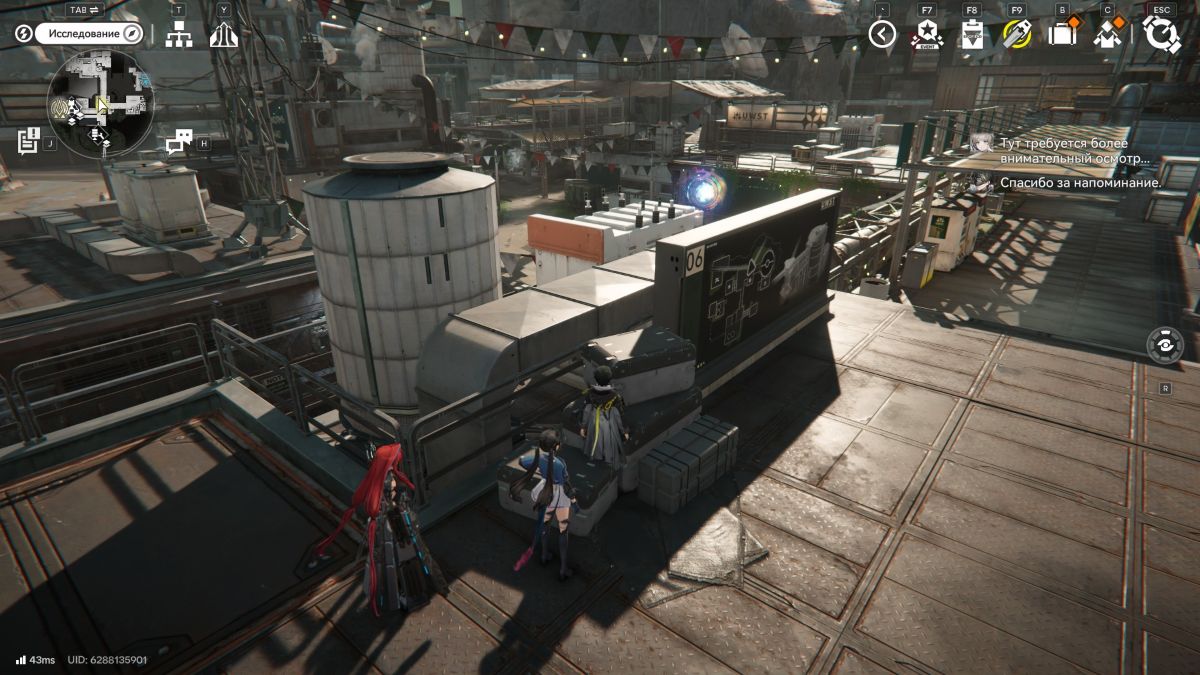Open the triple-arrow emblem icon
Screen dimensions: 1200x675
point(223,34)
